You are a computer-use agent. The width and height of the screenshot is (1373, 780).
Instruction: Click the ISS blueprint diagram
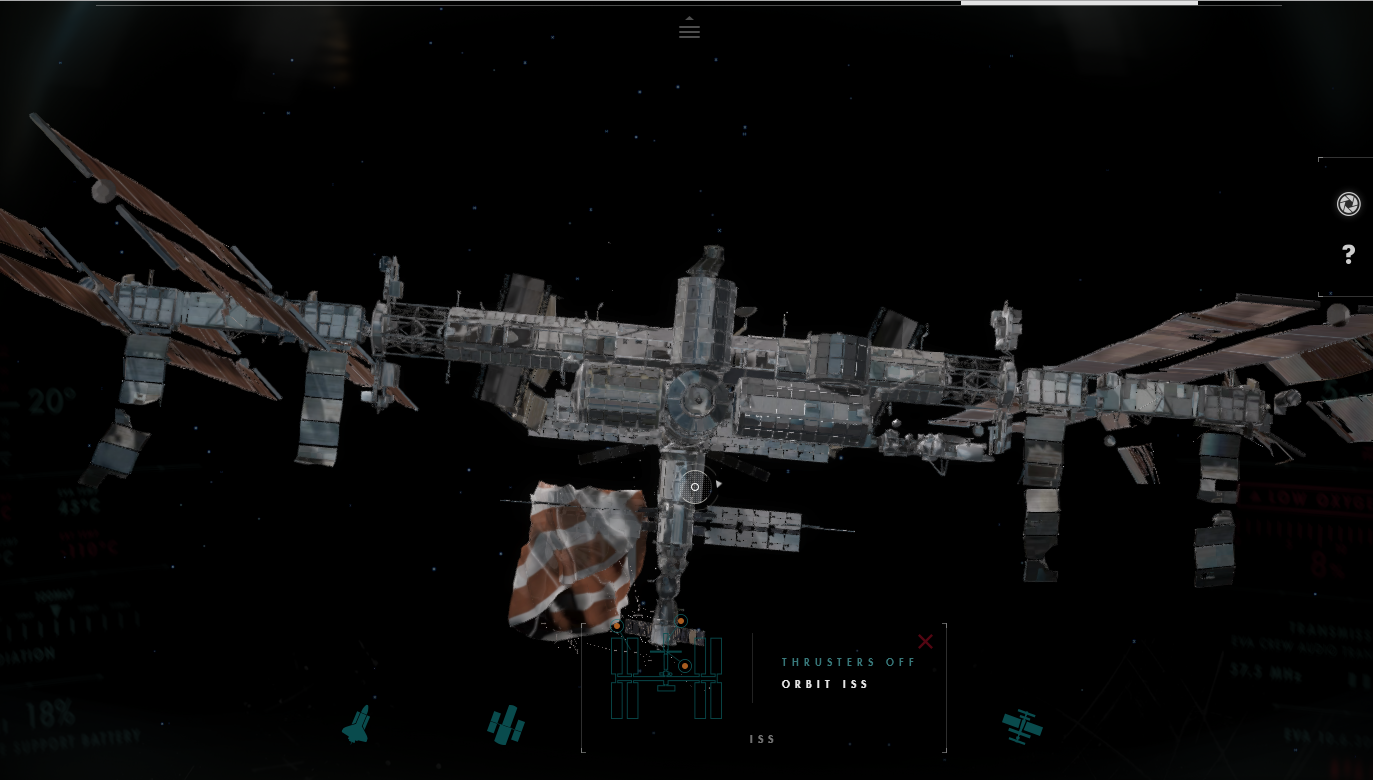[x=666, y=673]
